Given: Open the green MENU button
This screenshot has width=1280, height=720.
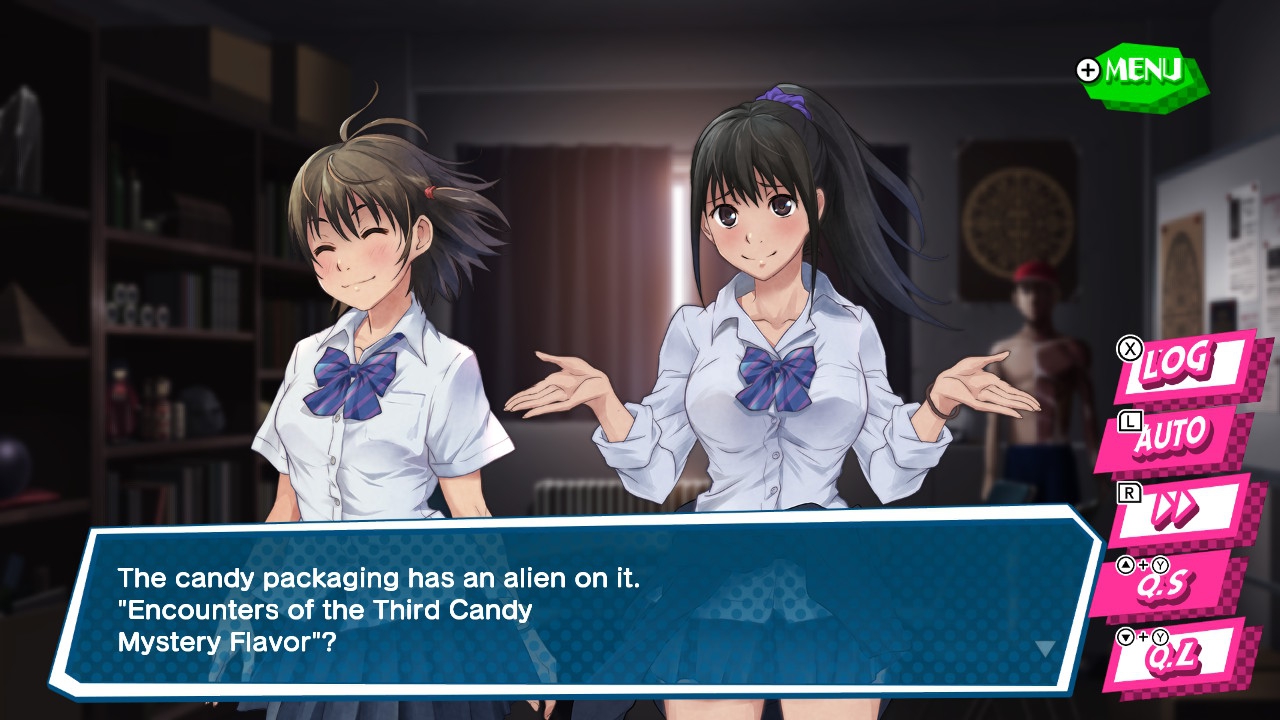Looking at the screenshot, I should pos(1142,72).
